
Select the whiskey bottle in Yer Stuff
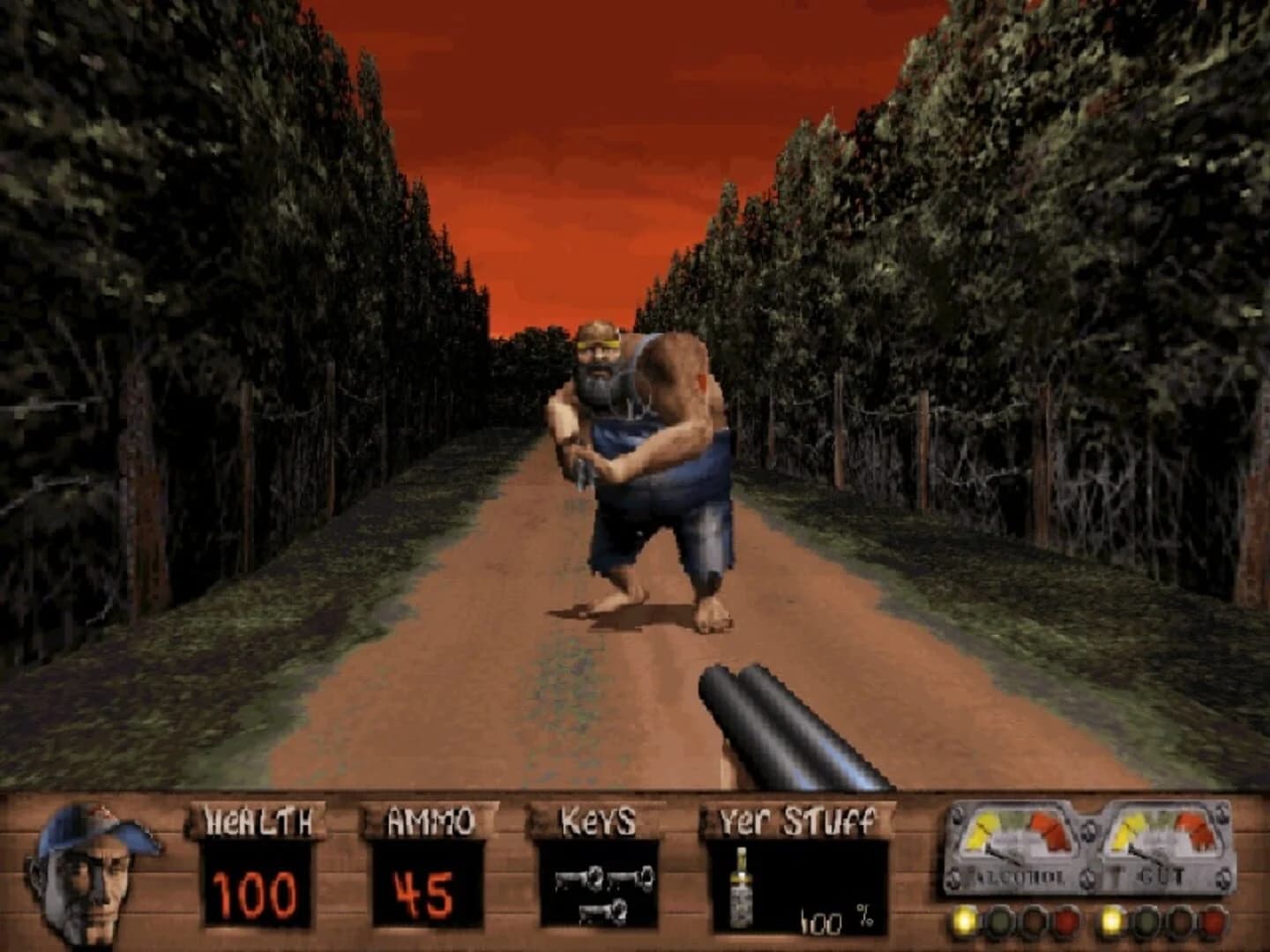click(x=741, y=890)
